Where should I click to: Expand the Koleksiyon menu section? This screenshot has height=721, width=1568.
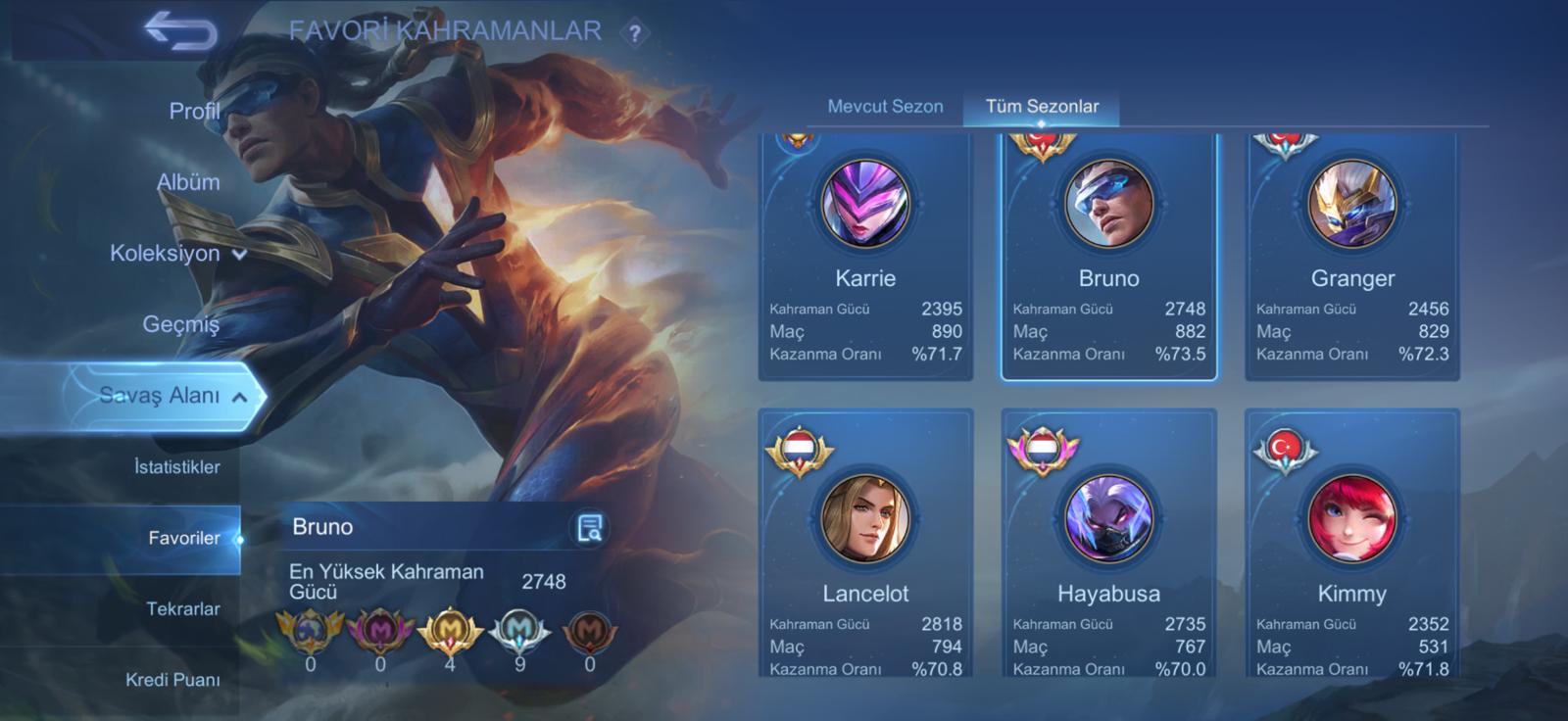coord(176,254)
